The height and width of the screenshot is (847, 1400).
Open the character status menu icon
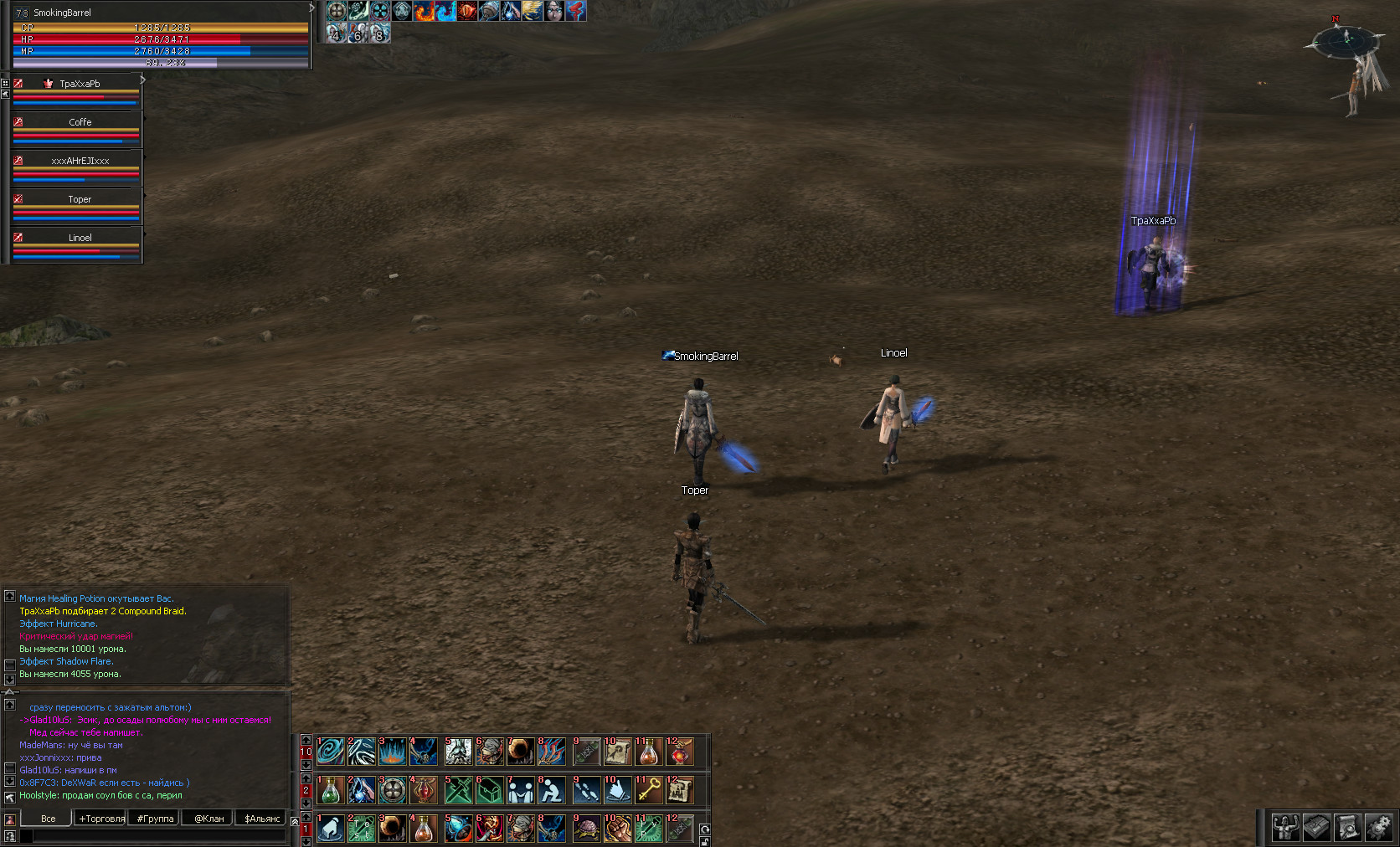[1285, 828]
